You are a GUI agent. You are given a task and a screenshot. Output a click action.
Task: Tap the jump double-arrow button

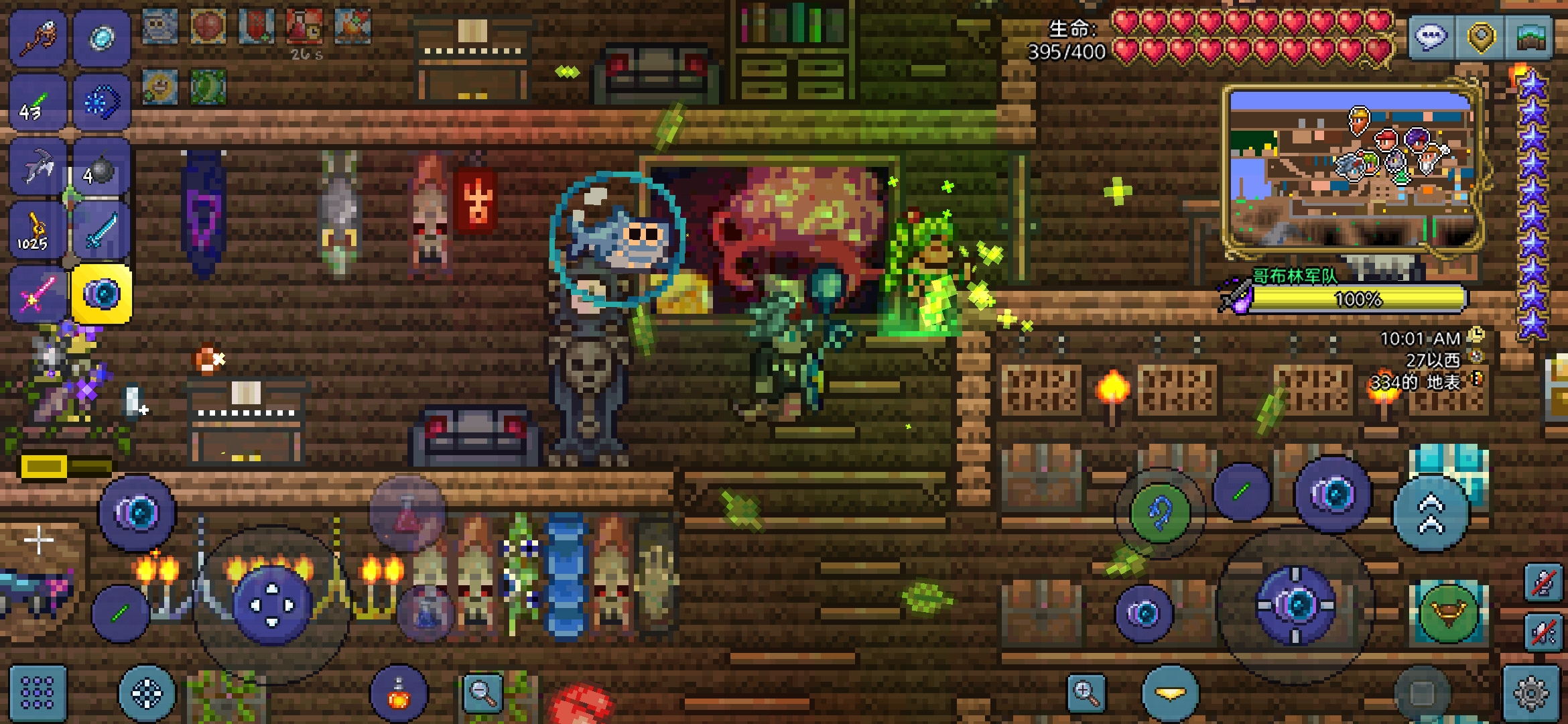1431,513
